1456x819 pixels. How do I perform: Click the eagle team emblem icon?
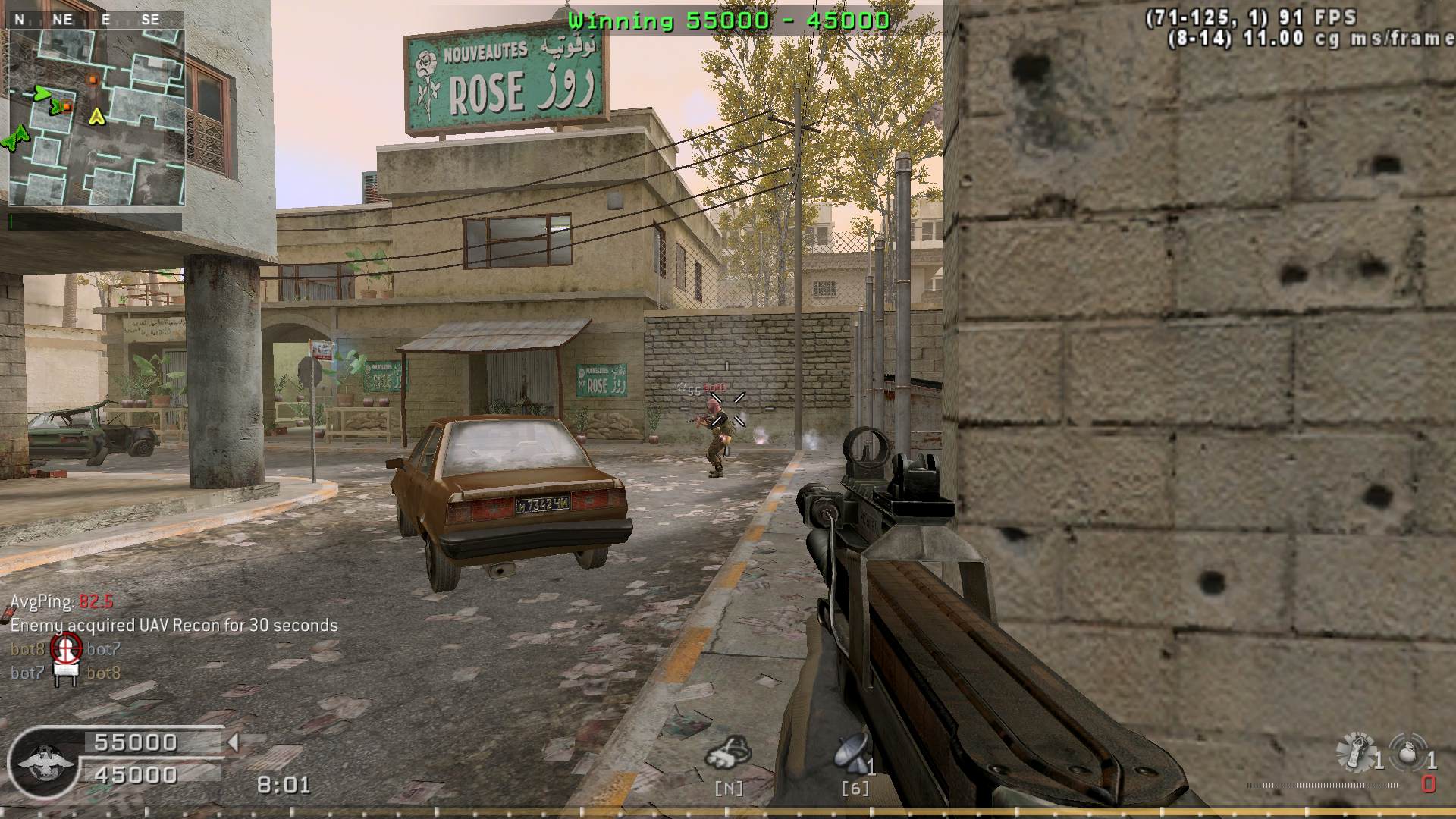point(45,762)
